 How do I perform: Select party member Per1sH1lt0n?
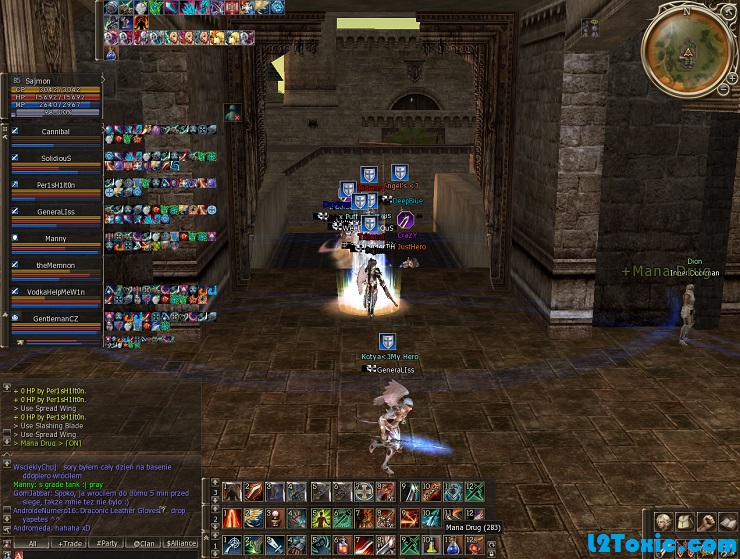55,185
